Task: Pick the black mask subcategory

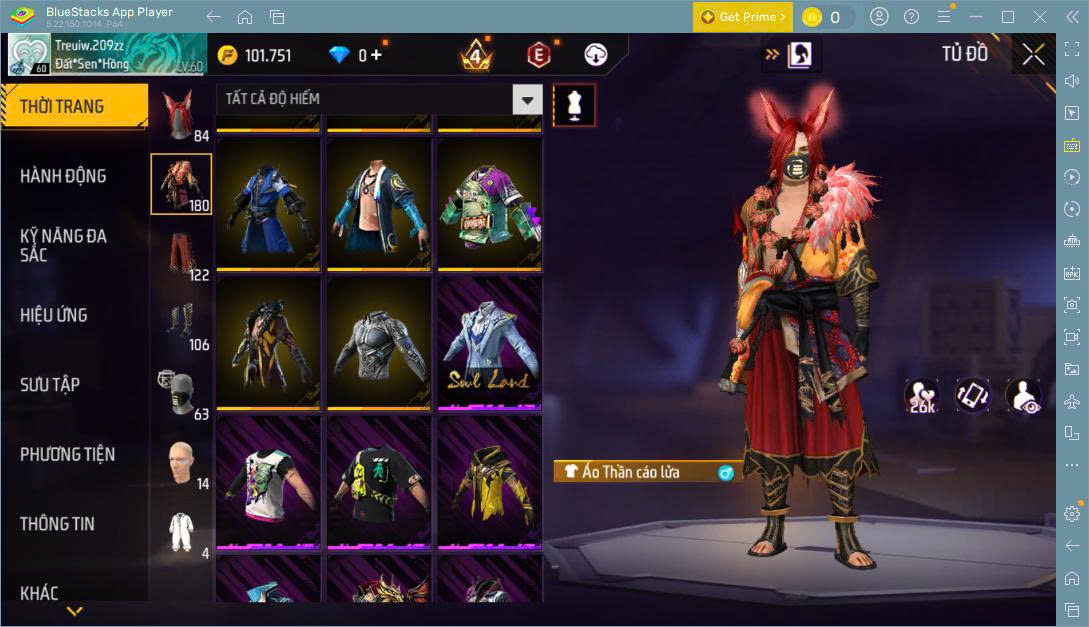Action: click(181, 393)
